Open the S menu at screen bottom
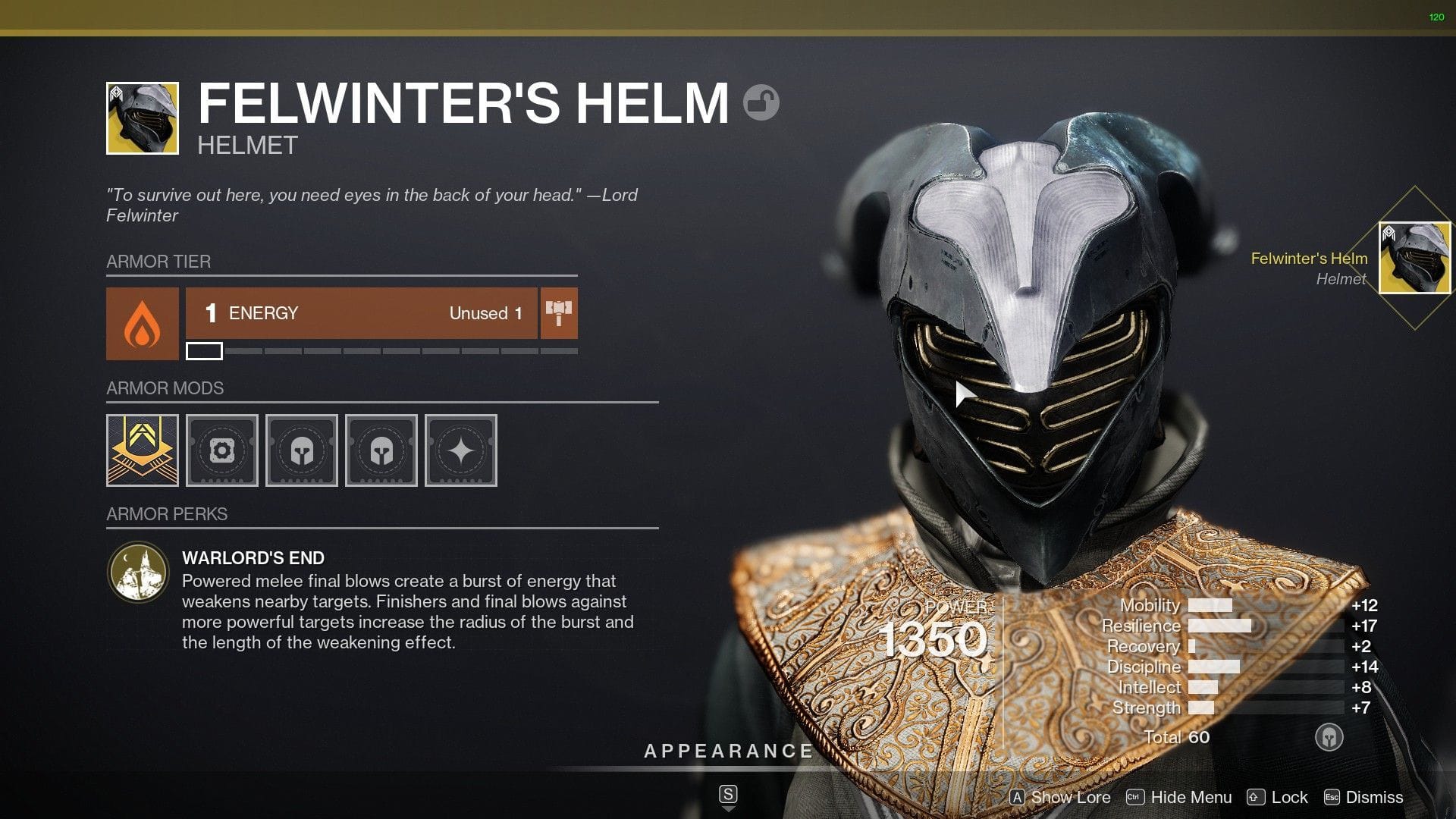Viewport: 1456px width, 819px height. [727, 794]
